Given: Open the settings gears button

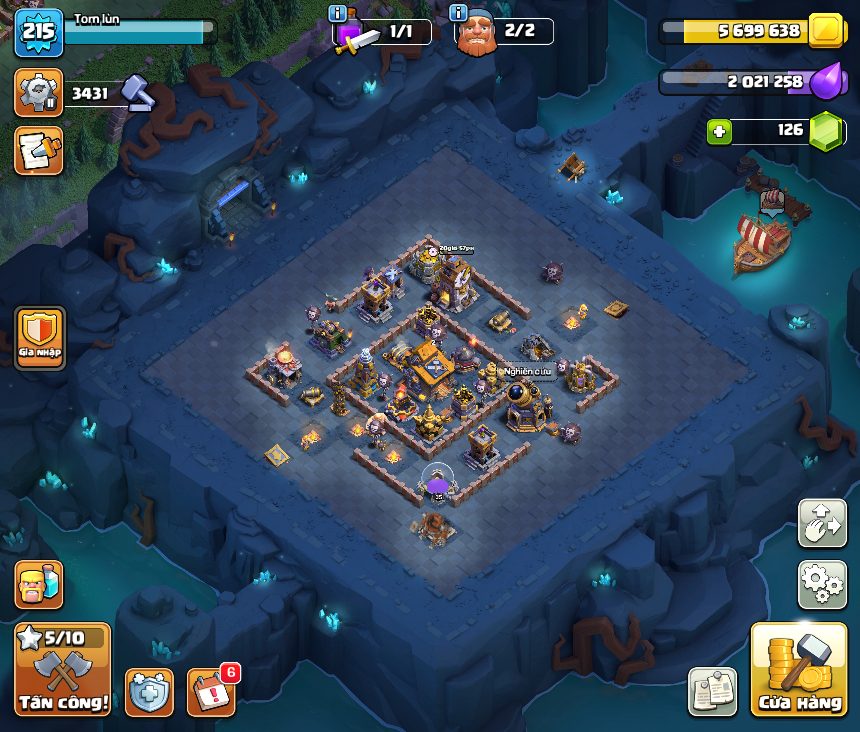Looking at the screenshot, I should (x=822, y=584).
